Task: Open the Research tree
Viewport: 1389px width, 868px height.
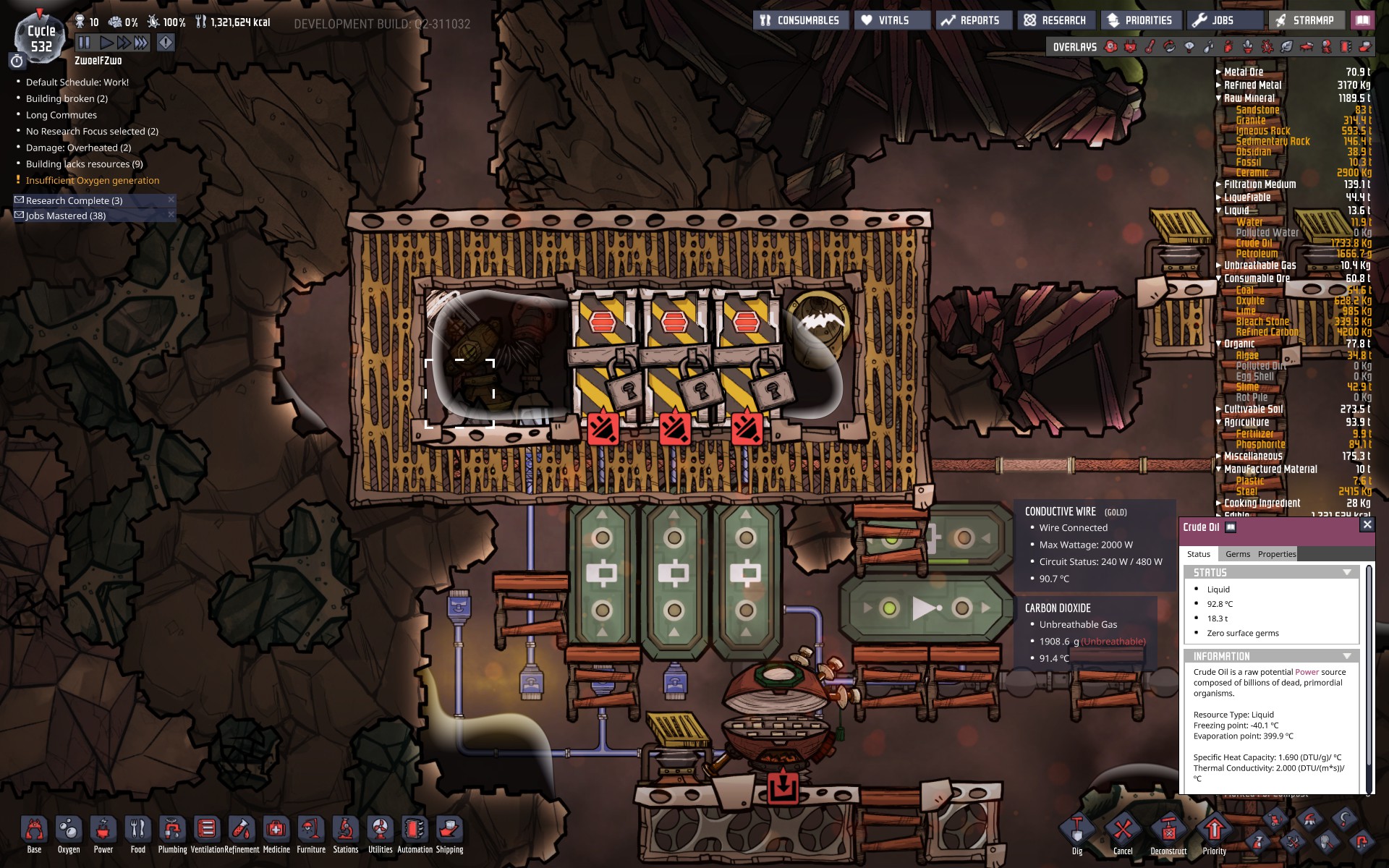Action: click(x=1055, y=20)
